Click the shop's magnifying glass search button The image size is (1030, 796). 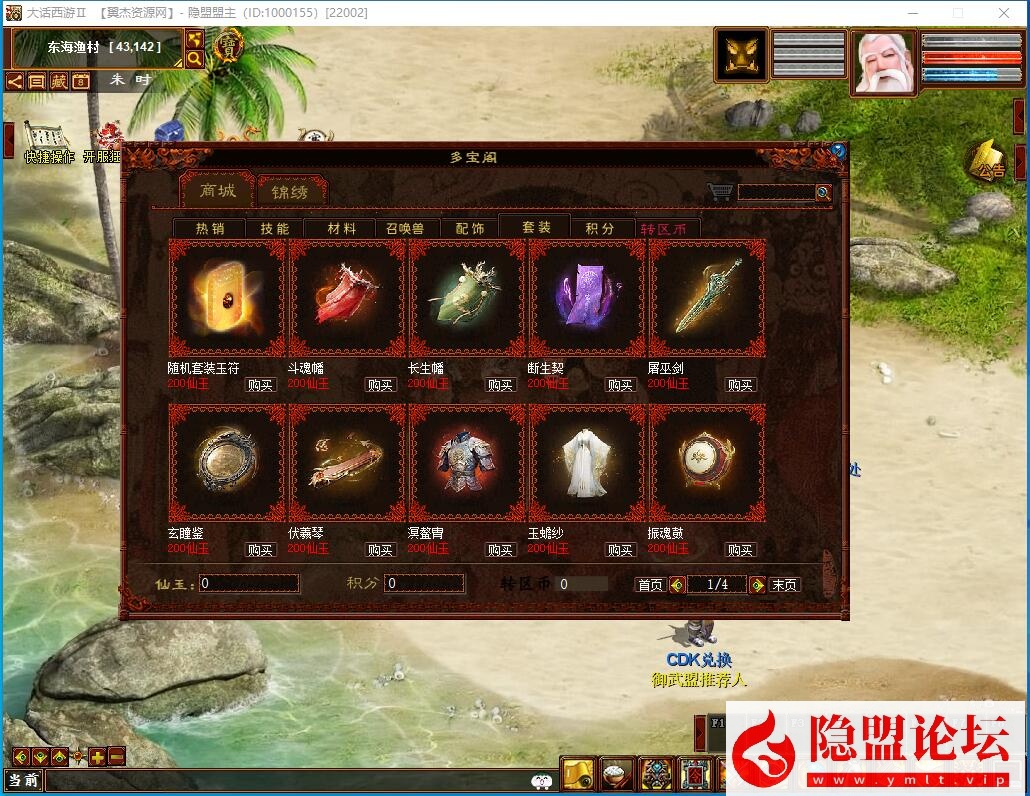coord(823,192)
